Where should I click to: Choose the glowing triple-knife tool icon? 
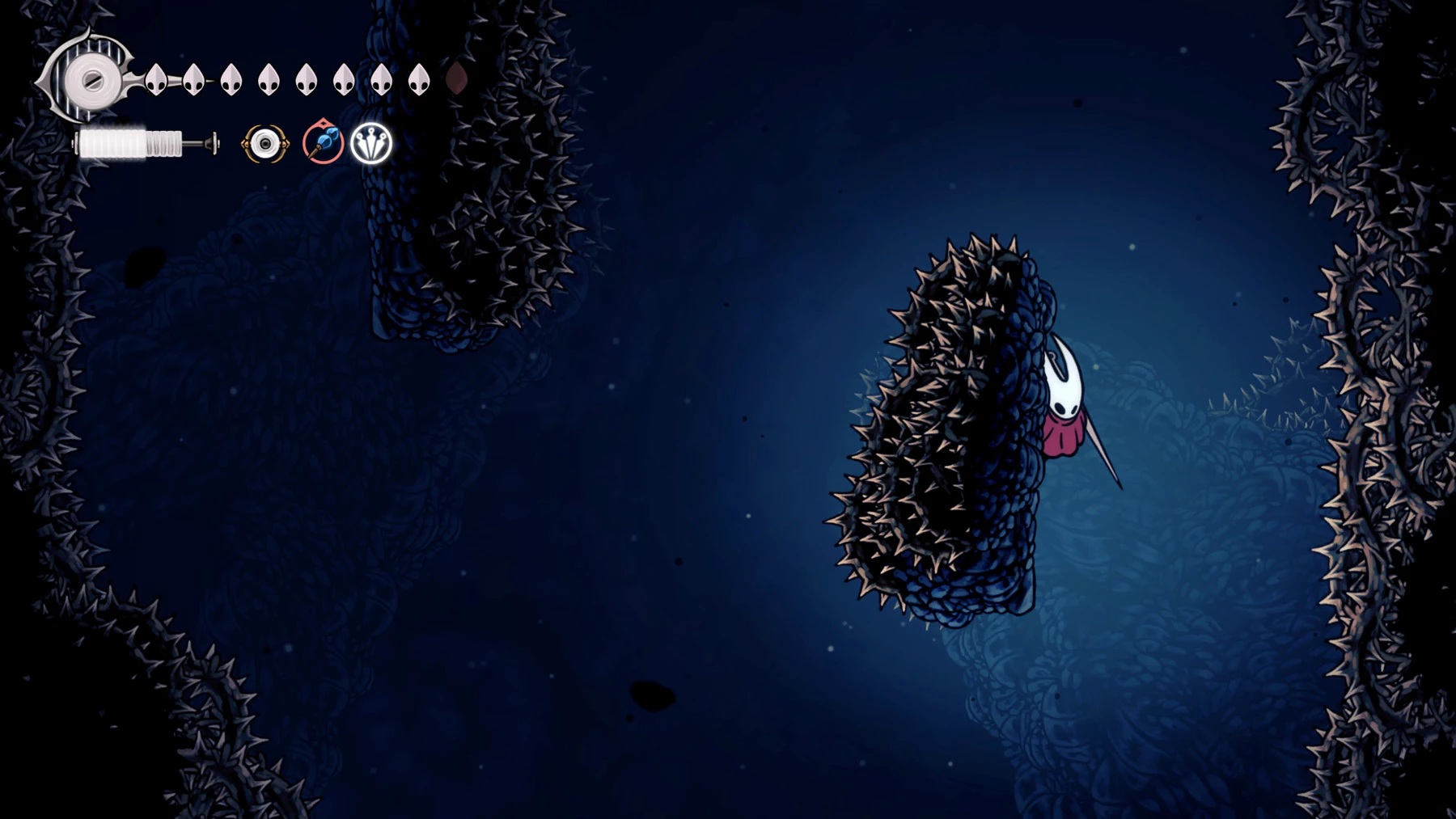coord(371,144)
